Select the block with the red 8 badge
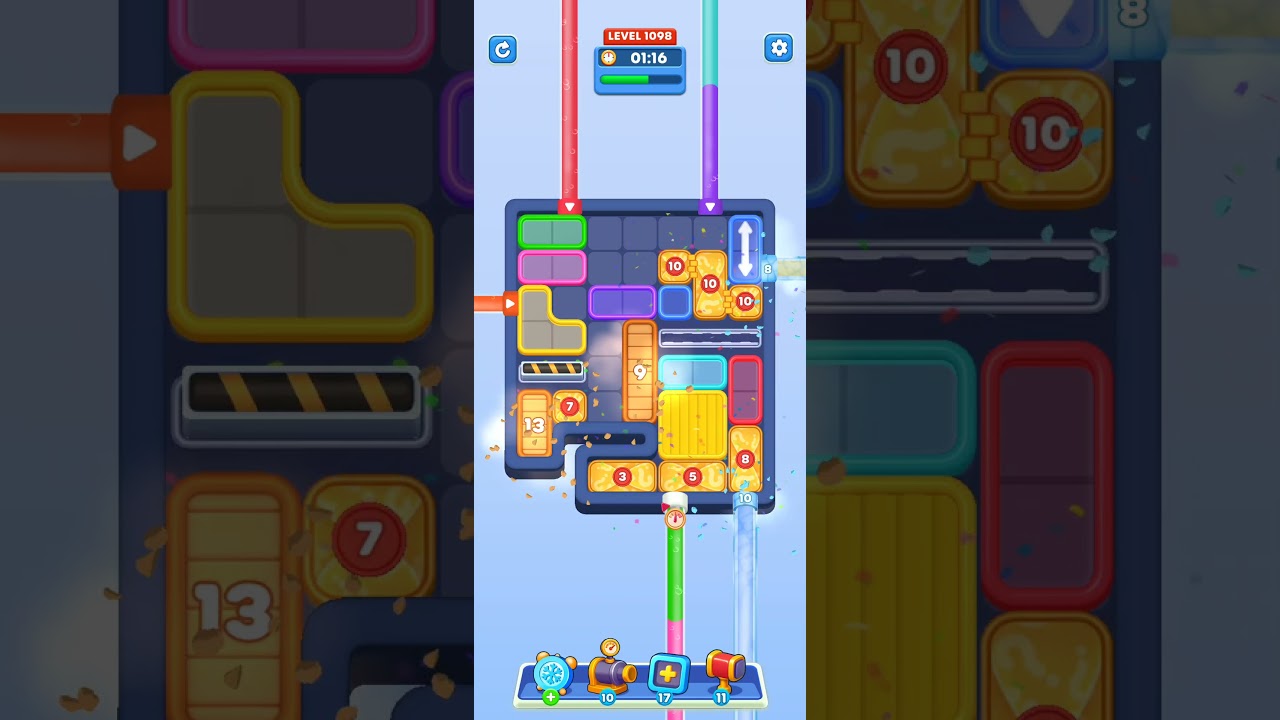This screenshot has height=720, width=1280. pos(744,458)
